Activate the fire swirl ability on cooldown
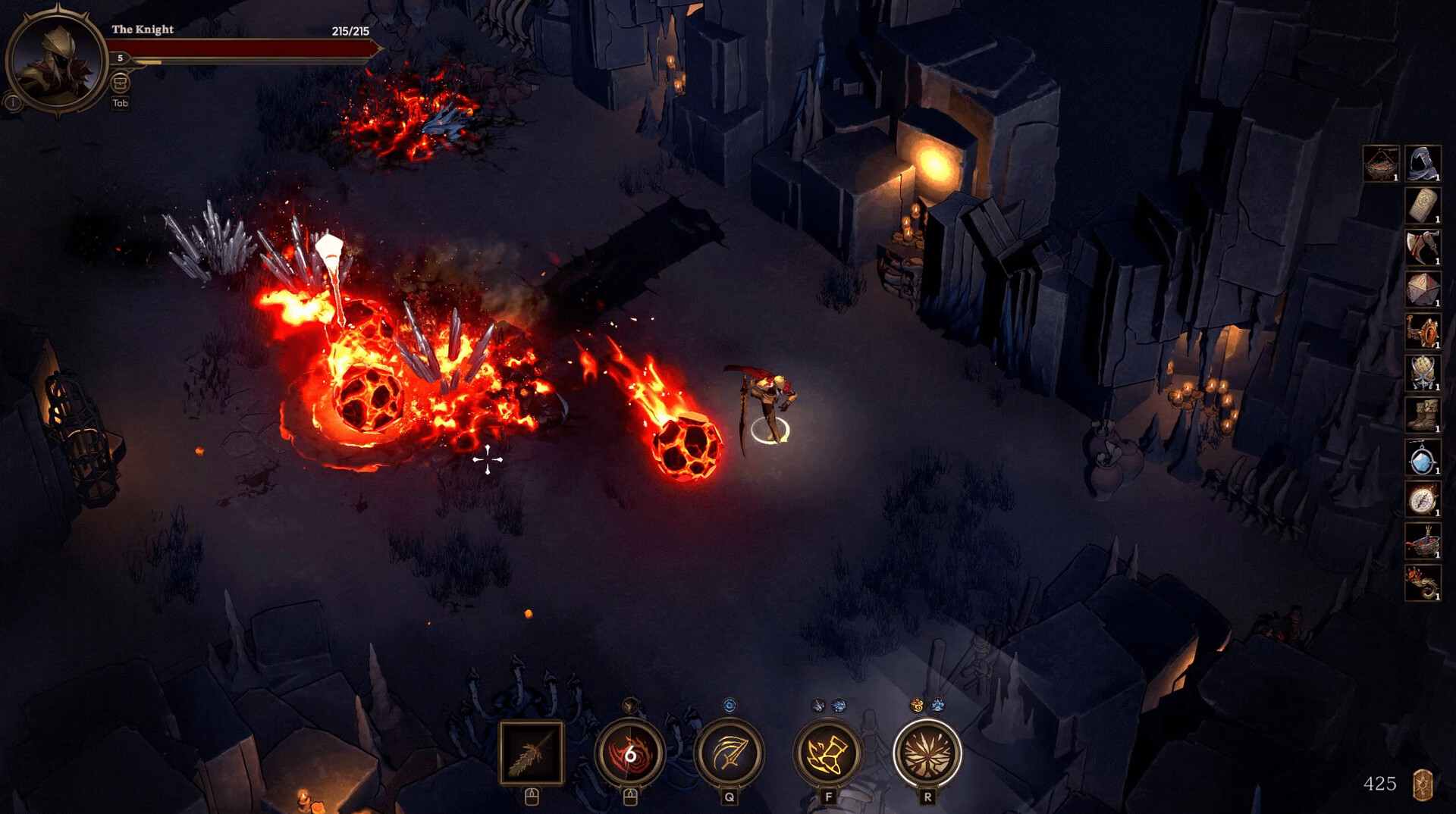Viewport: 1456px width, 814px height. click(x=629, y=753)
